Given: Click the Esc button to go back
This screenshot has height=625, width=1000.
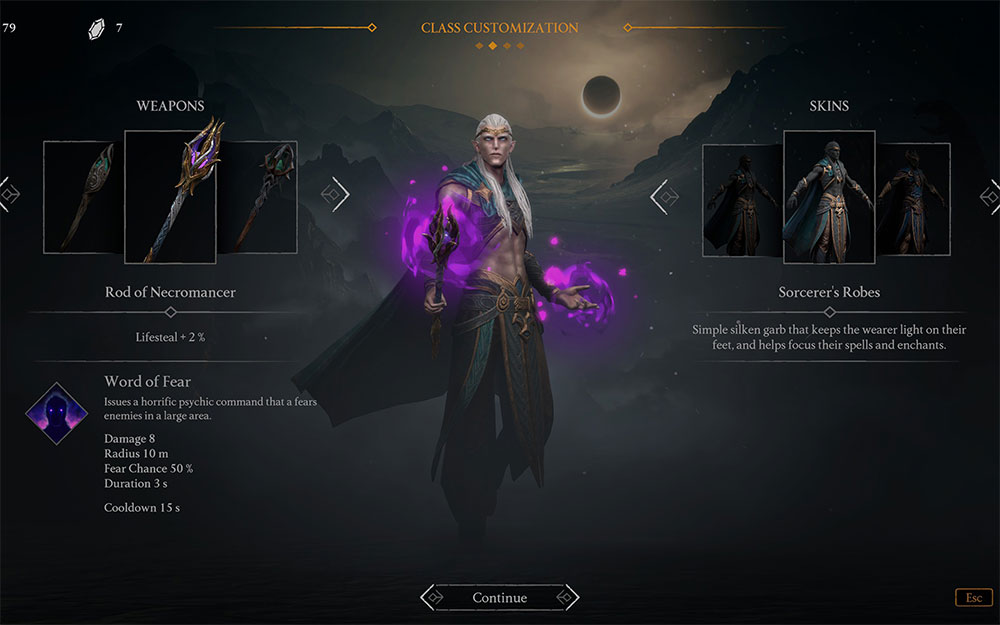Looking at the screenshot, I should 973,598.
